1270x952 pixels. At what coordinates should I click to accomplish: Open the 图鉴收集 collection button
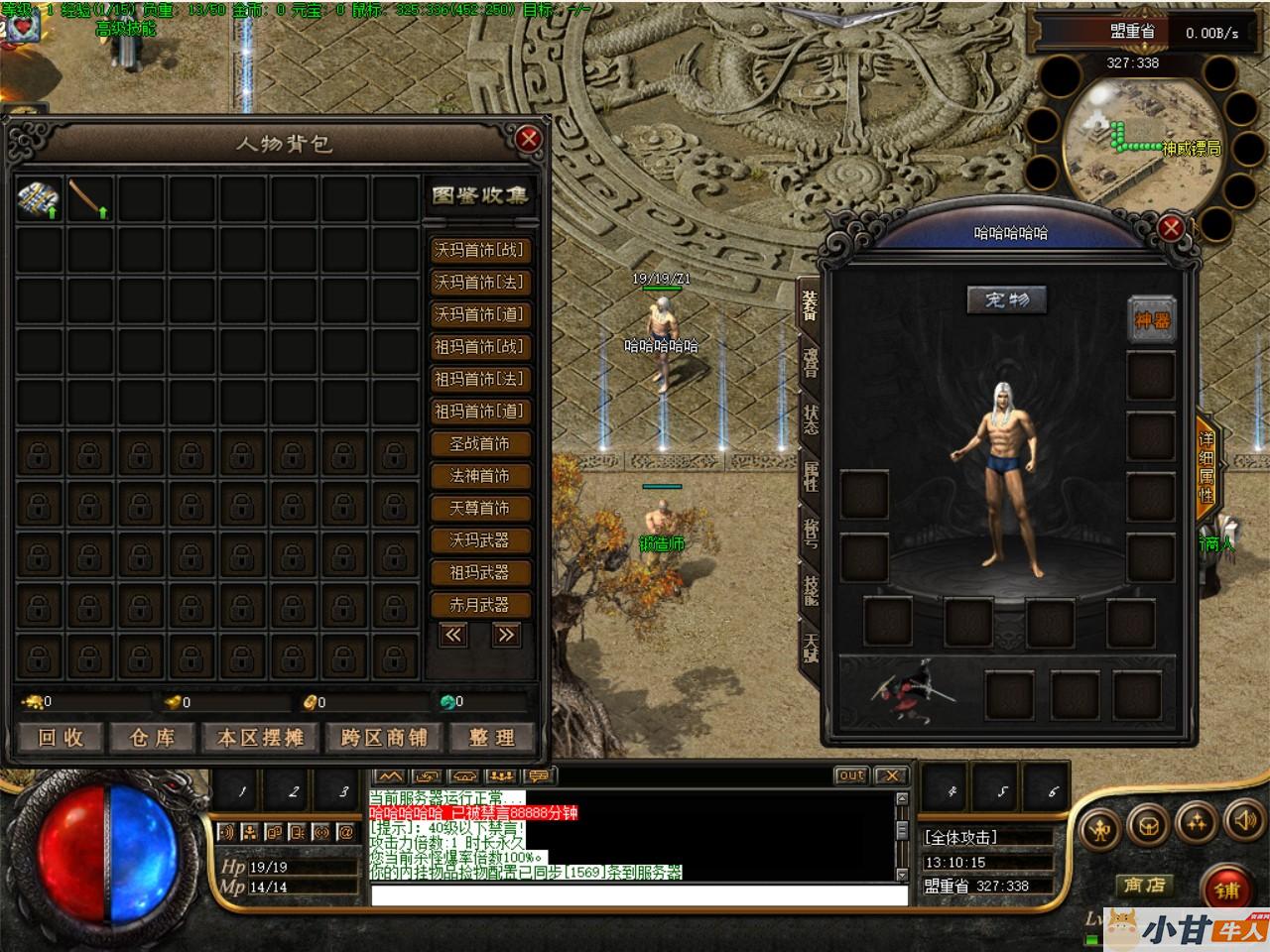[x=479, y=195]
